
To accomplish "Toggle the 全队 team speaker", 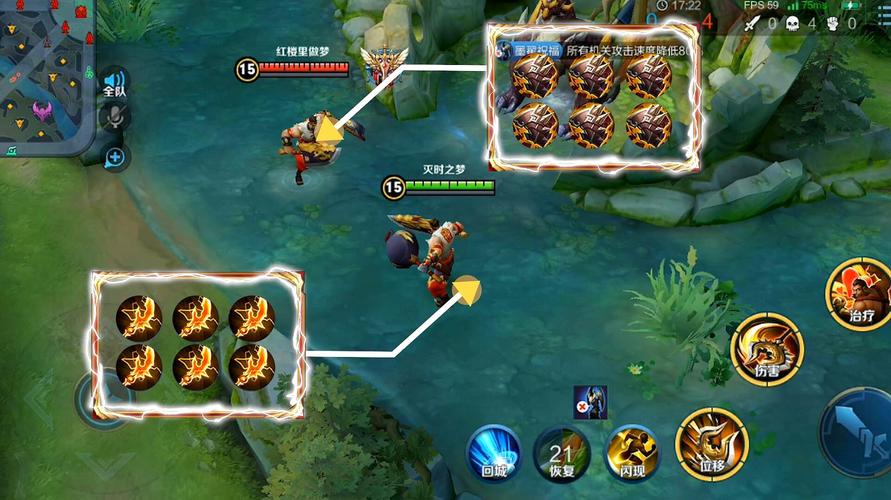I will (115, 82).
